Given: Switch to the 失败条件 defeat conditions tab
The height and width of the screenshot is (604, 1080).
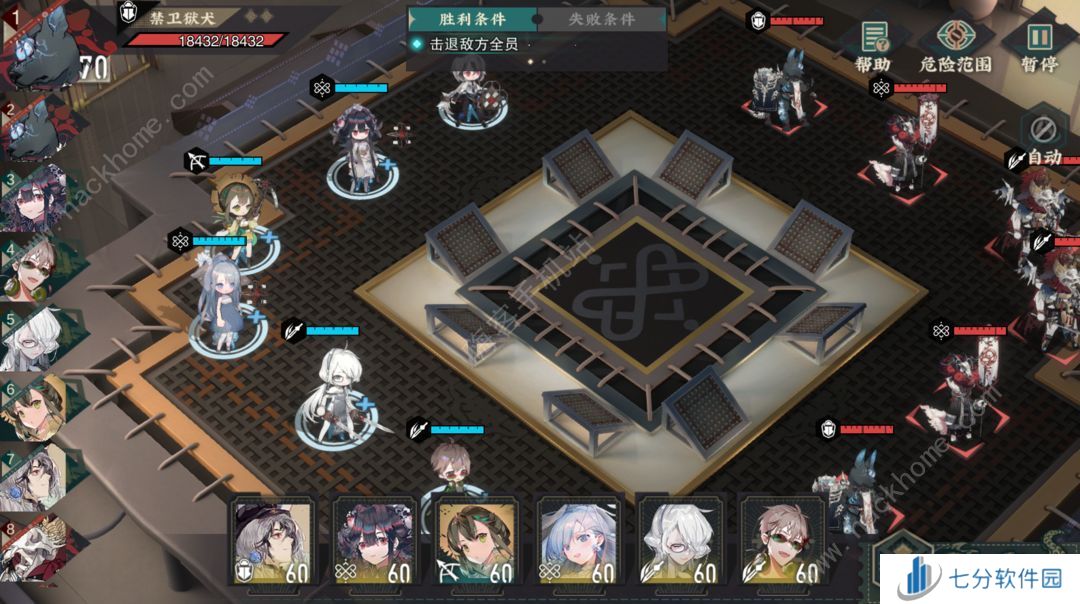Looking at the screenshot, I should pos(601,19).
